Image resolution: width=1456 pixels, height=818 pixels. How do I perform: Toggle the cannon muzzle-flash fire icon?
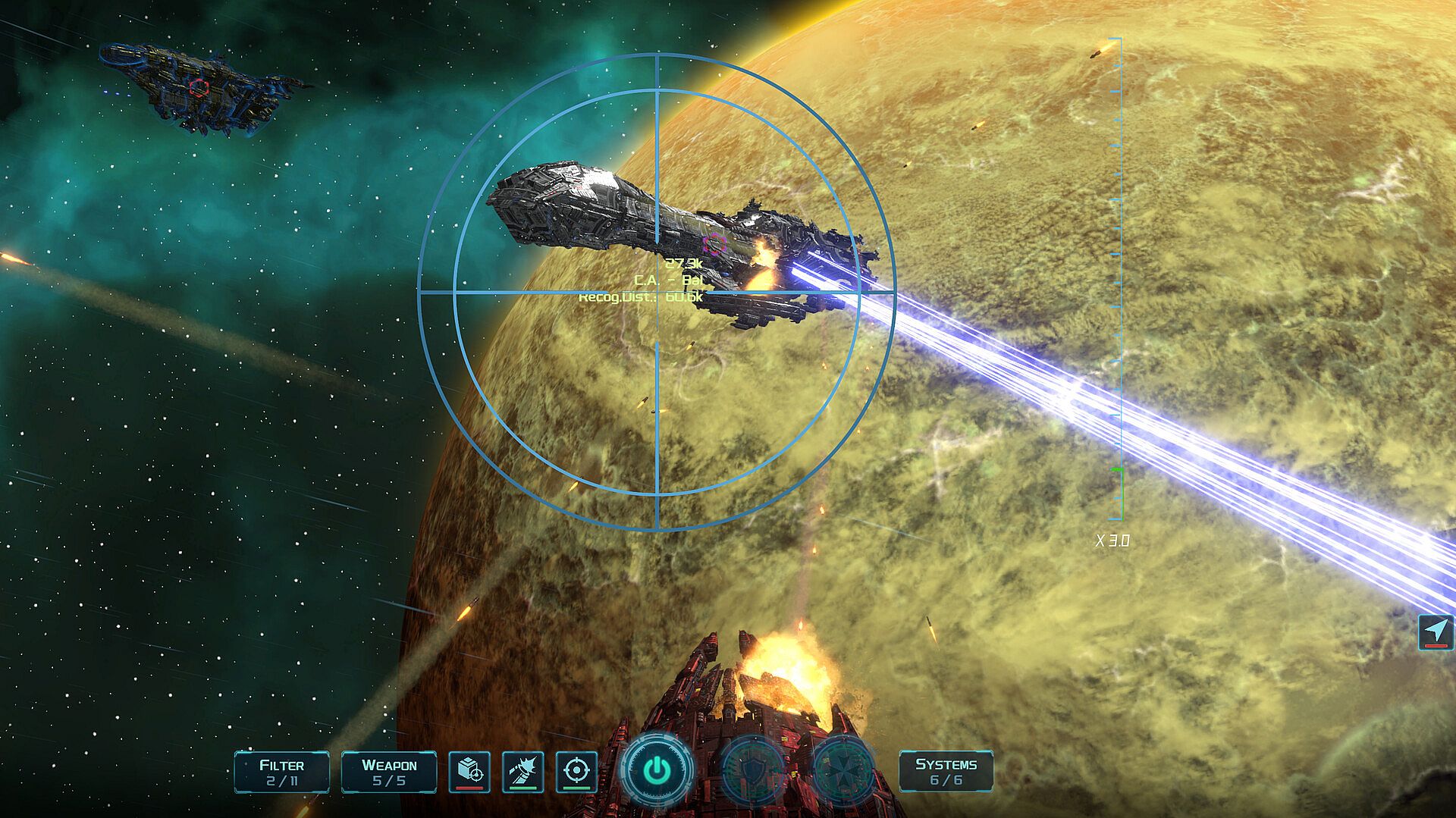pyautogui.click(x=522, y=772)
